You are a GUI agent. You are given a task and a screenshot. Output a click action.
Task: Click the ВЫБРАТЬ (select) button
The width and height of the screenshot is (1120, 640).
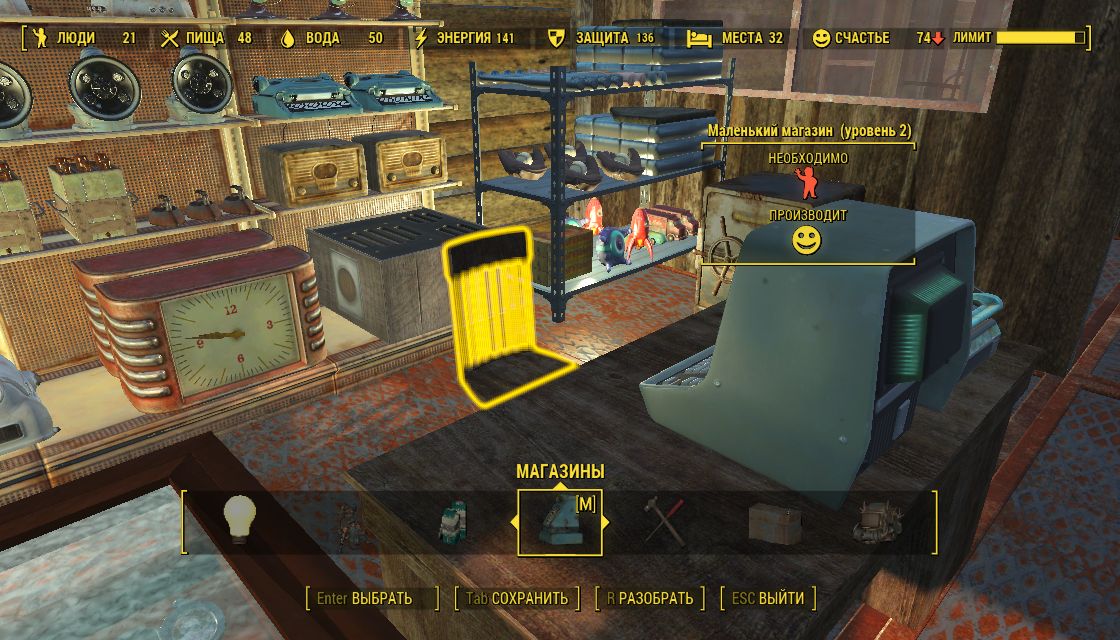point(372,599)
